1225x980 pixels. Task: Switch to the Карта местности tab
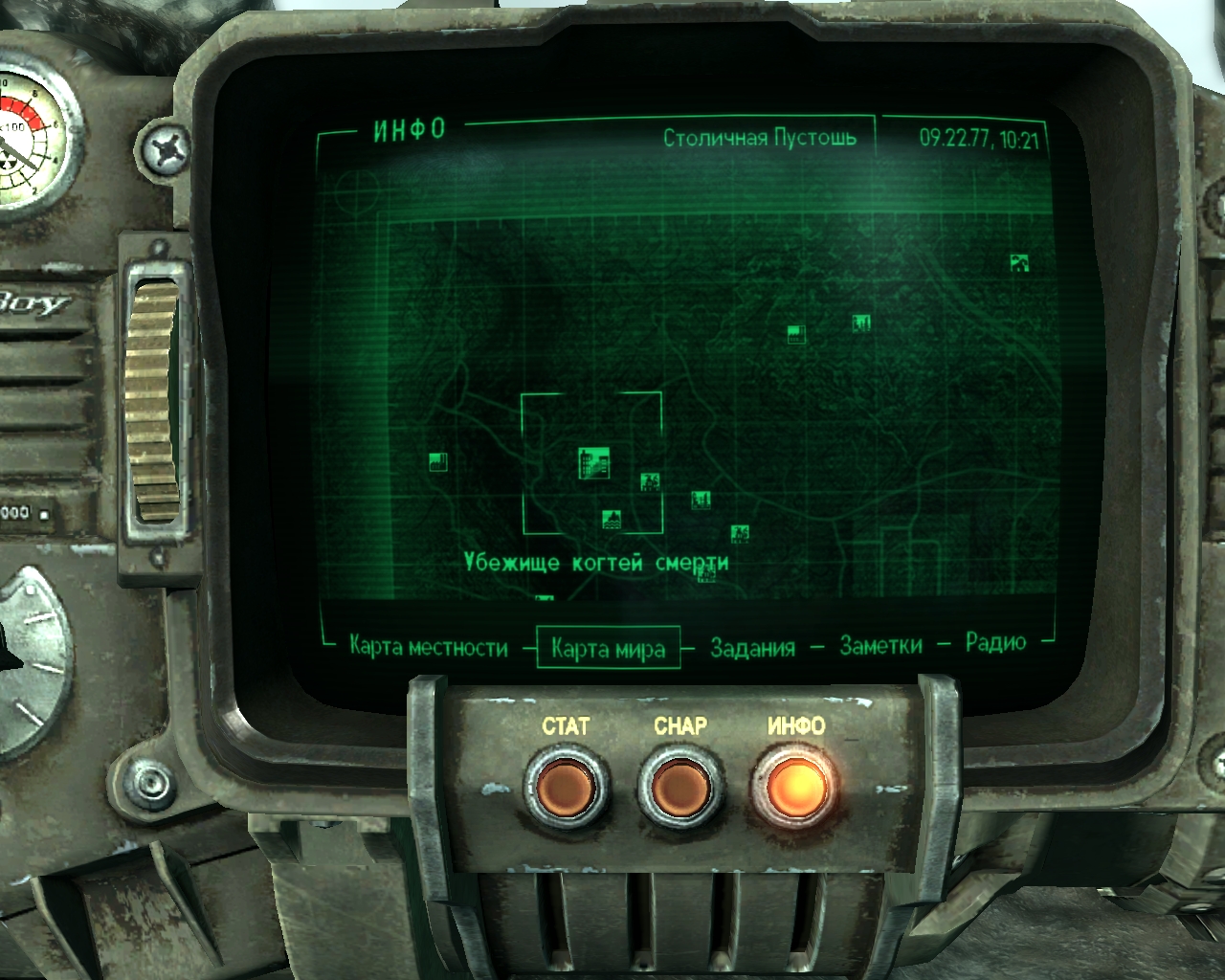428,647
